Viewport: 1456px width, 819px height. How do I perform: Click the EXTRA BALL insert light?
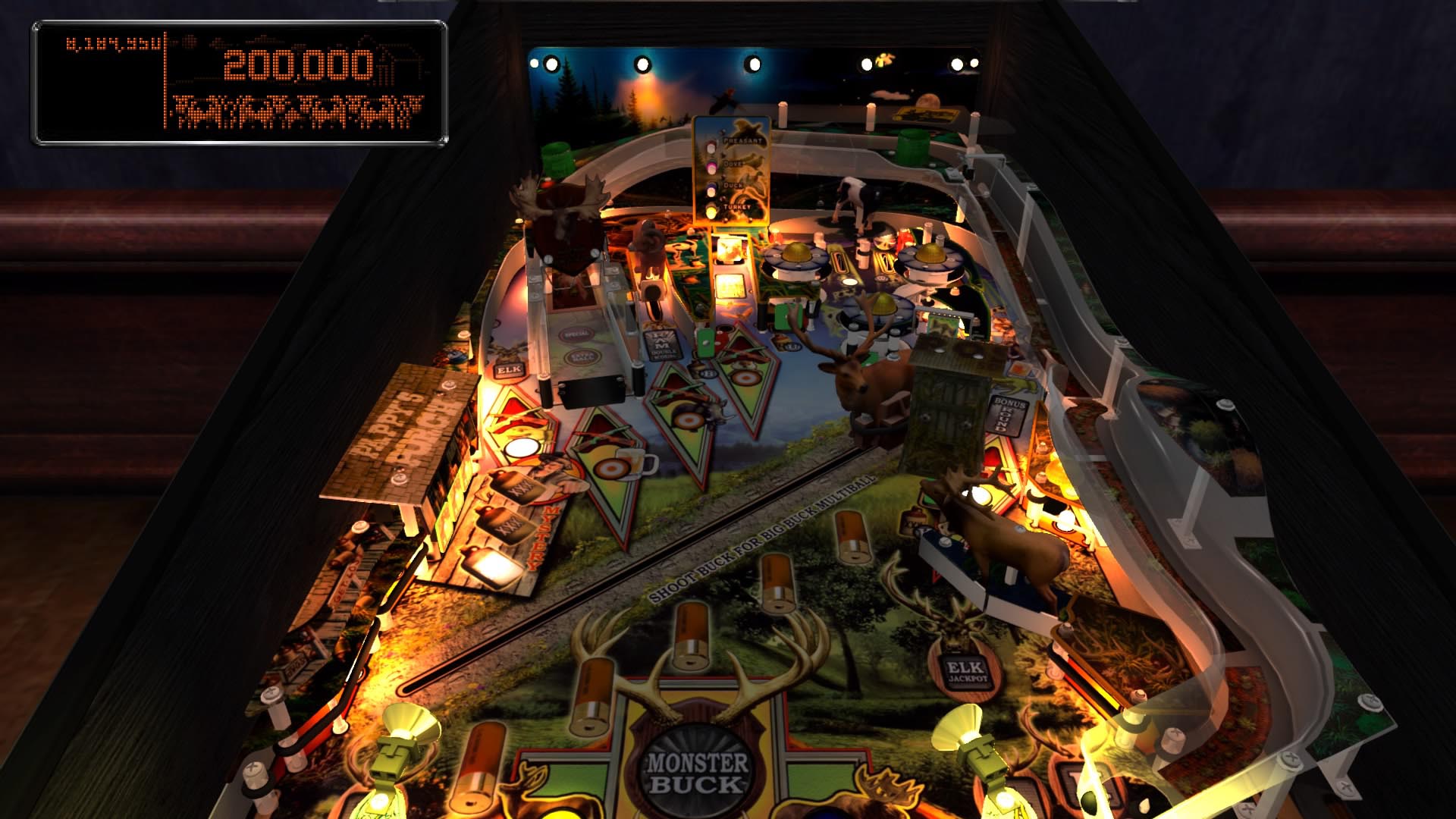(x=581, y=356)
